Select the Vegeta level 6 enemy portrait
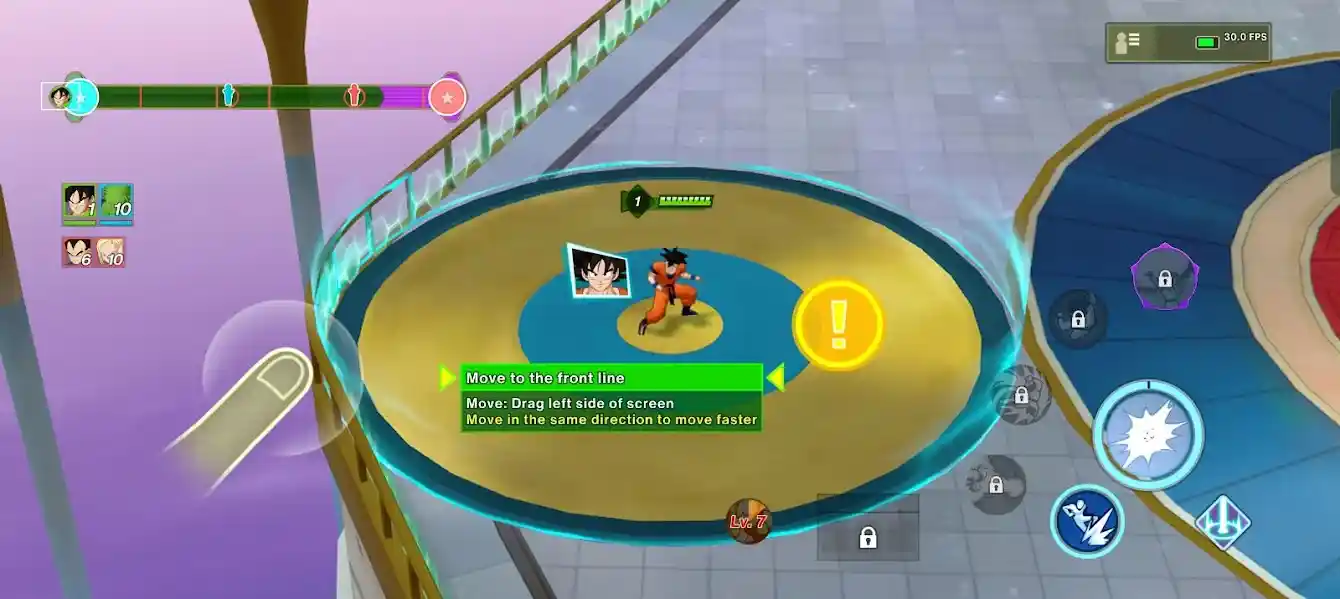This screenshot has height=599, width=1340. pyautogui.click(x=78, y=252)
